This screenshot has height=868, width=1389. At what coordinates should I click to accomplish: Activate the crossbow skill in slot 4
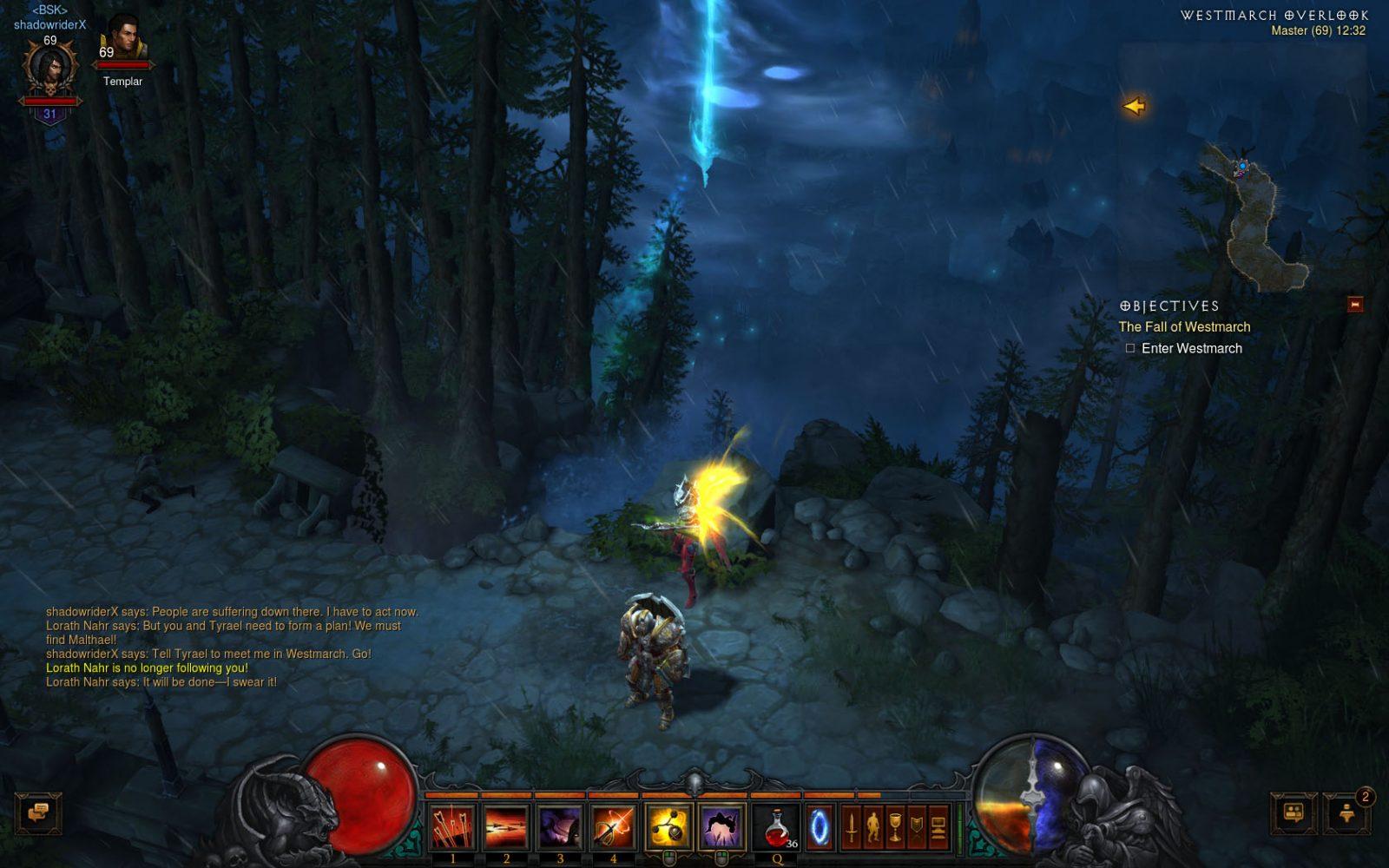(x=613, y=826)
